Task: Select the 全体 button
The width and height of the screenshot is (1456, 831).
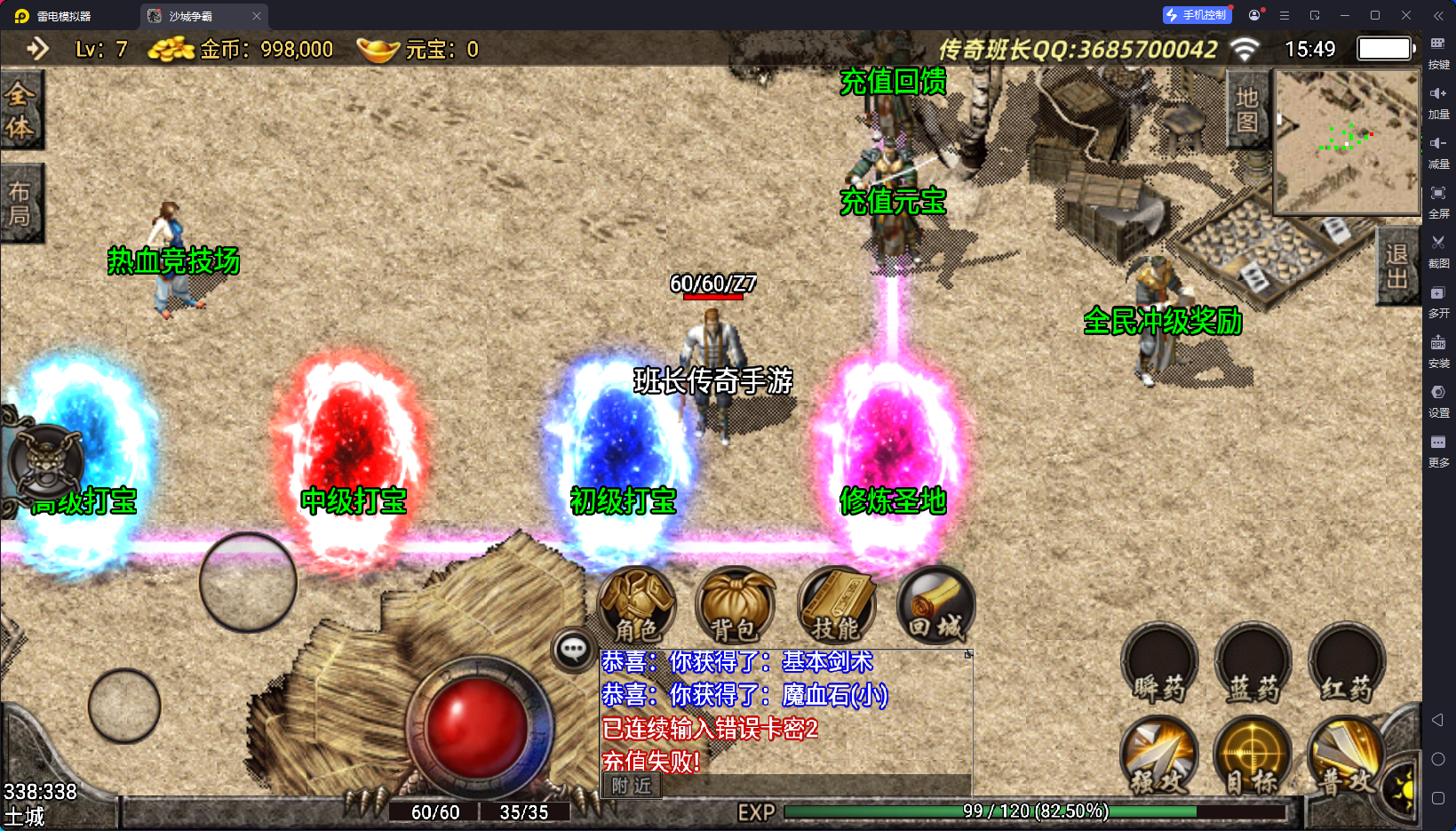Action: pyautogui.click(x=20, y=110)
